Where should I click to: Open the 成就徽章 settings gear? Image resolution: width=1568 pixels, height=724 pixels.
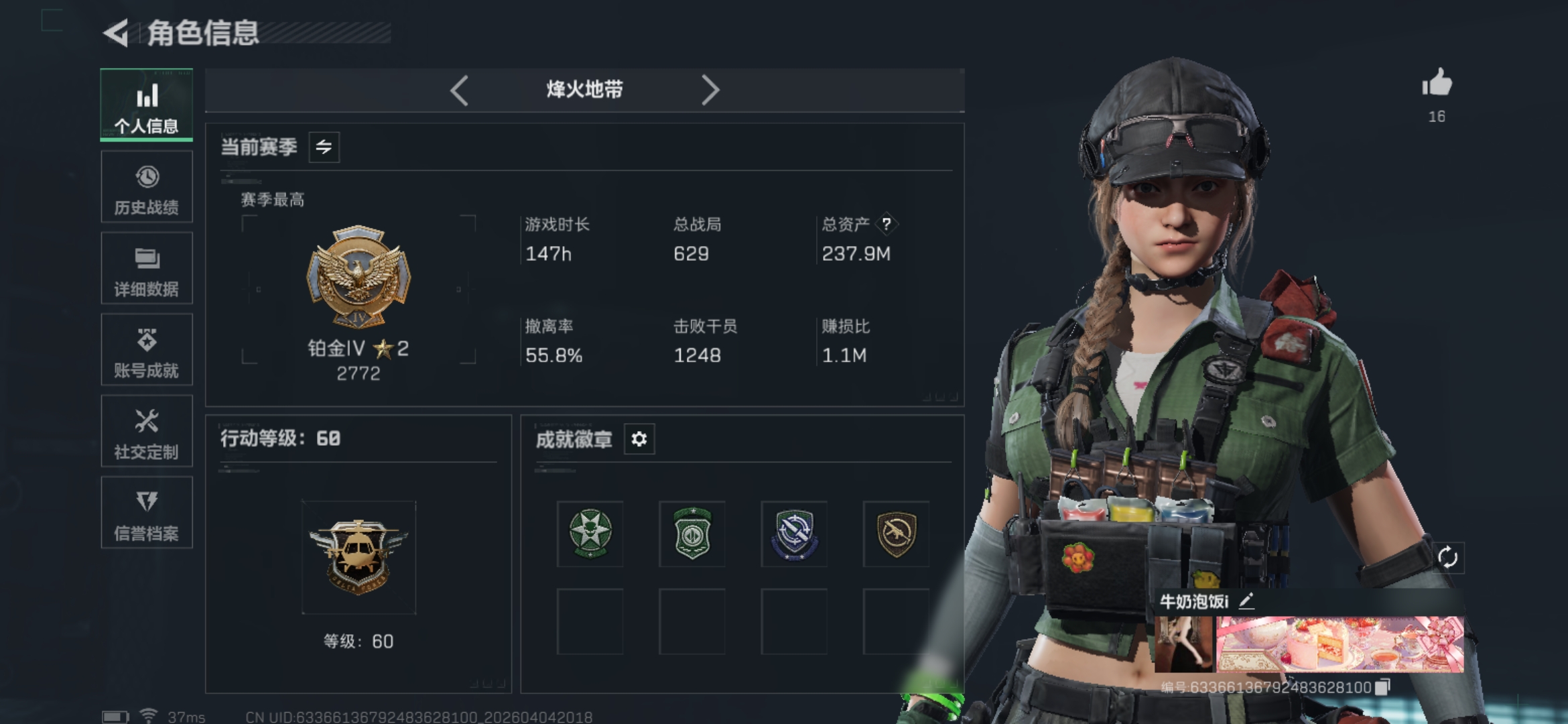[x=639, y=440]
